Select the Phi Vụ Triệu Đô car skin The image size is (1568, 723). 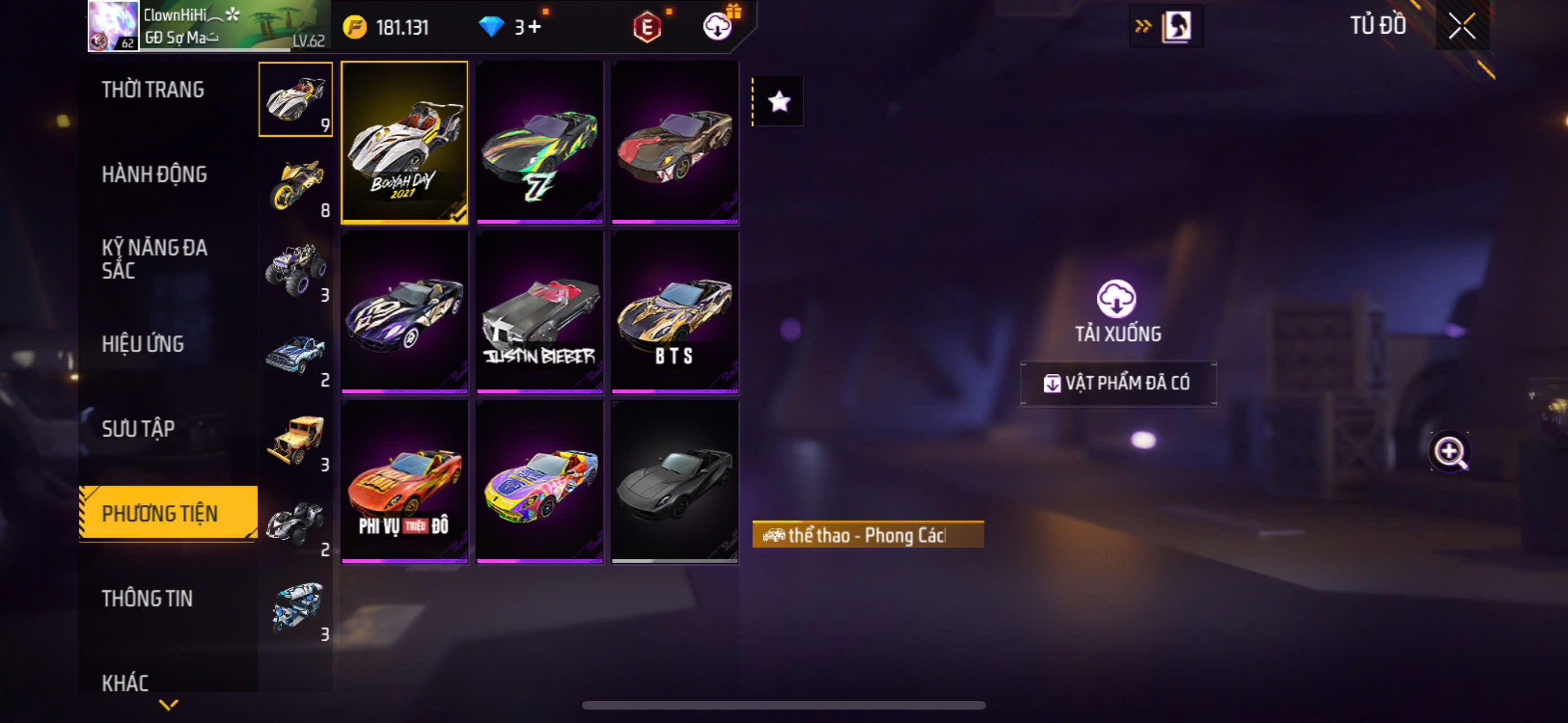[x=404, y=481]
